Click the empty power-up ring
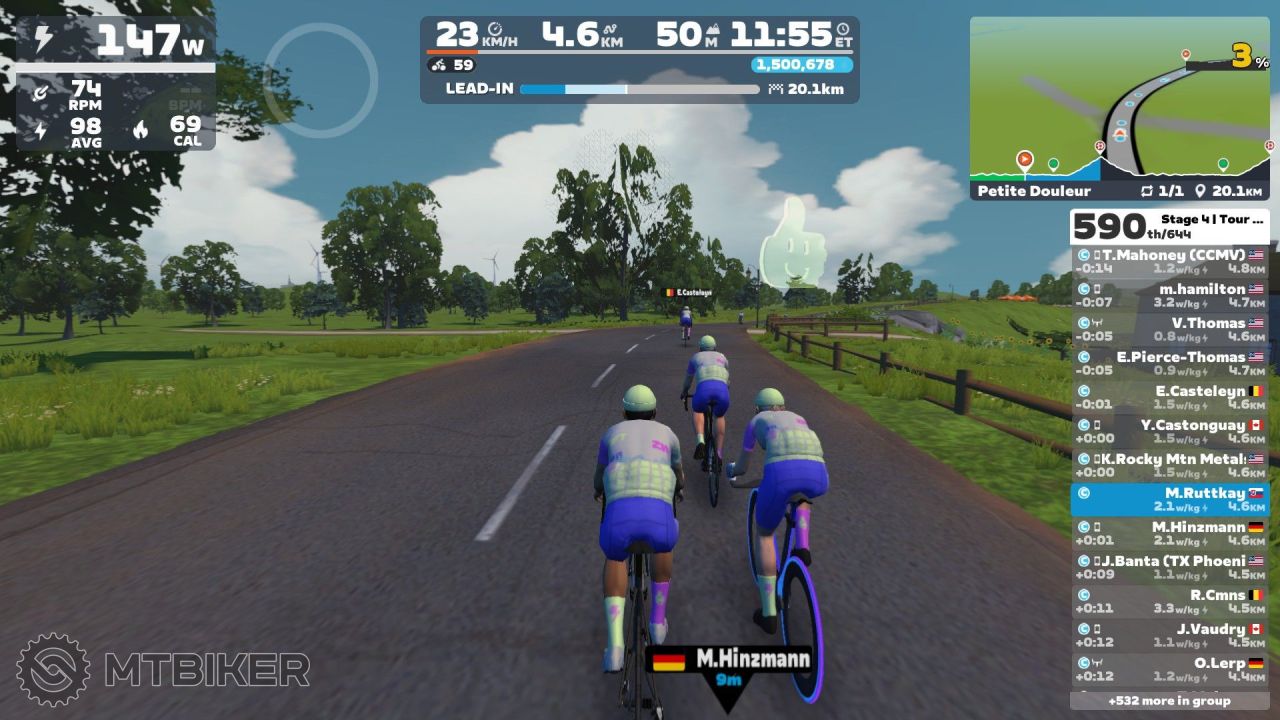This screenshot has width=1280, height=720. 320,80
